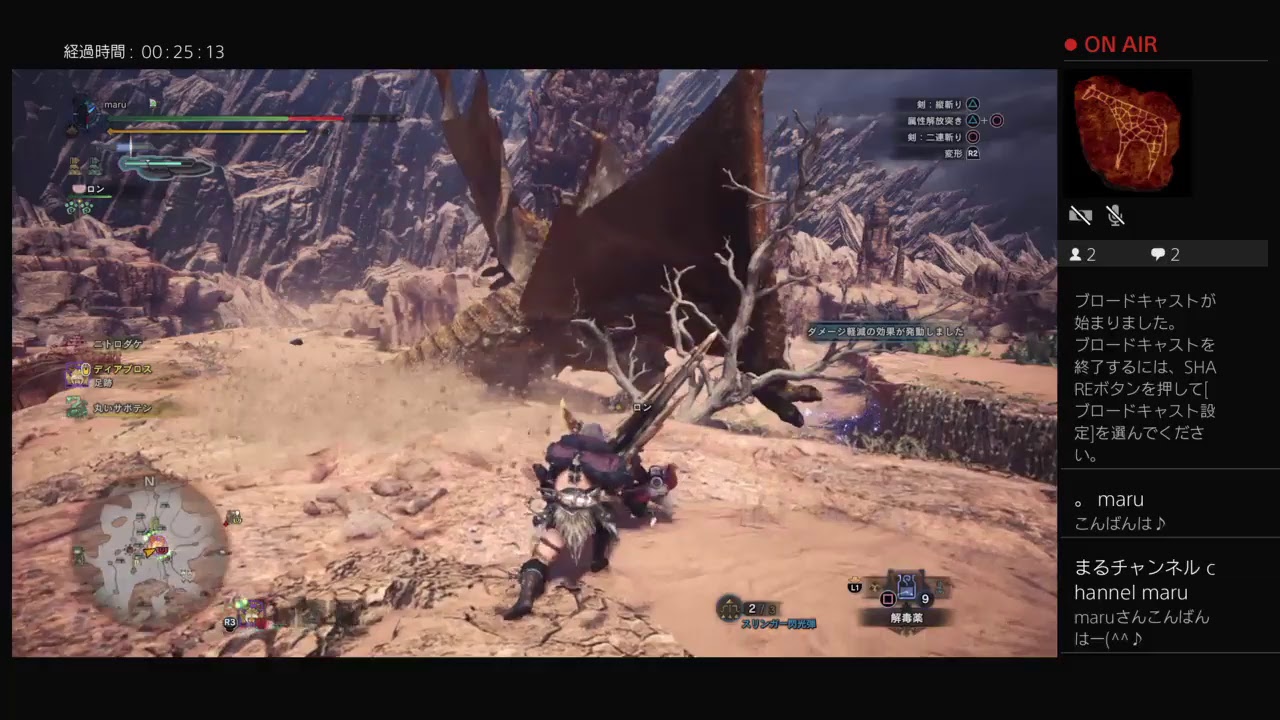Screen dimensions: 1280x720
Task: Select the ディアブロス footprint tracker icon
Action: pos(75,370)
